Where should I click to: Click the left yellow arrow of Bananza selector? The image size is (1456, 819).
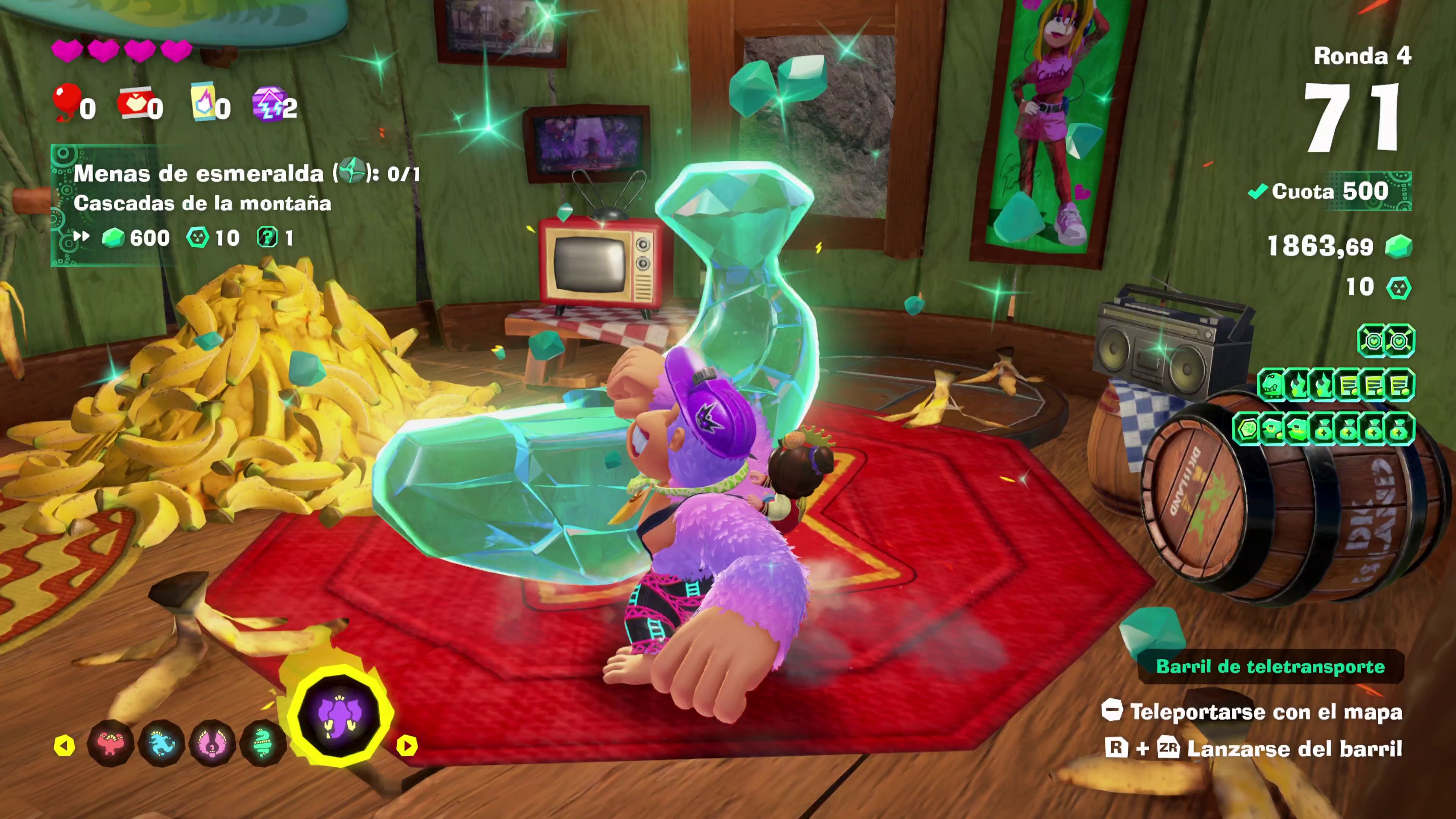64,745
